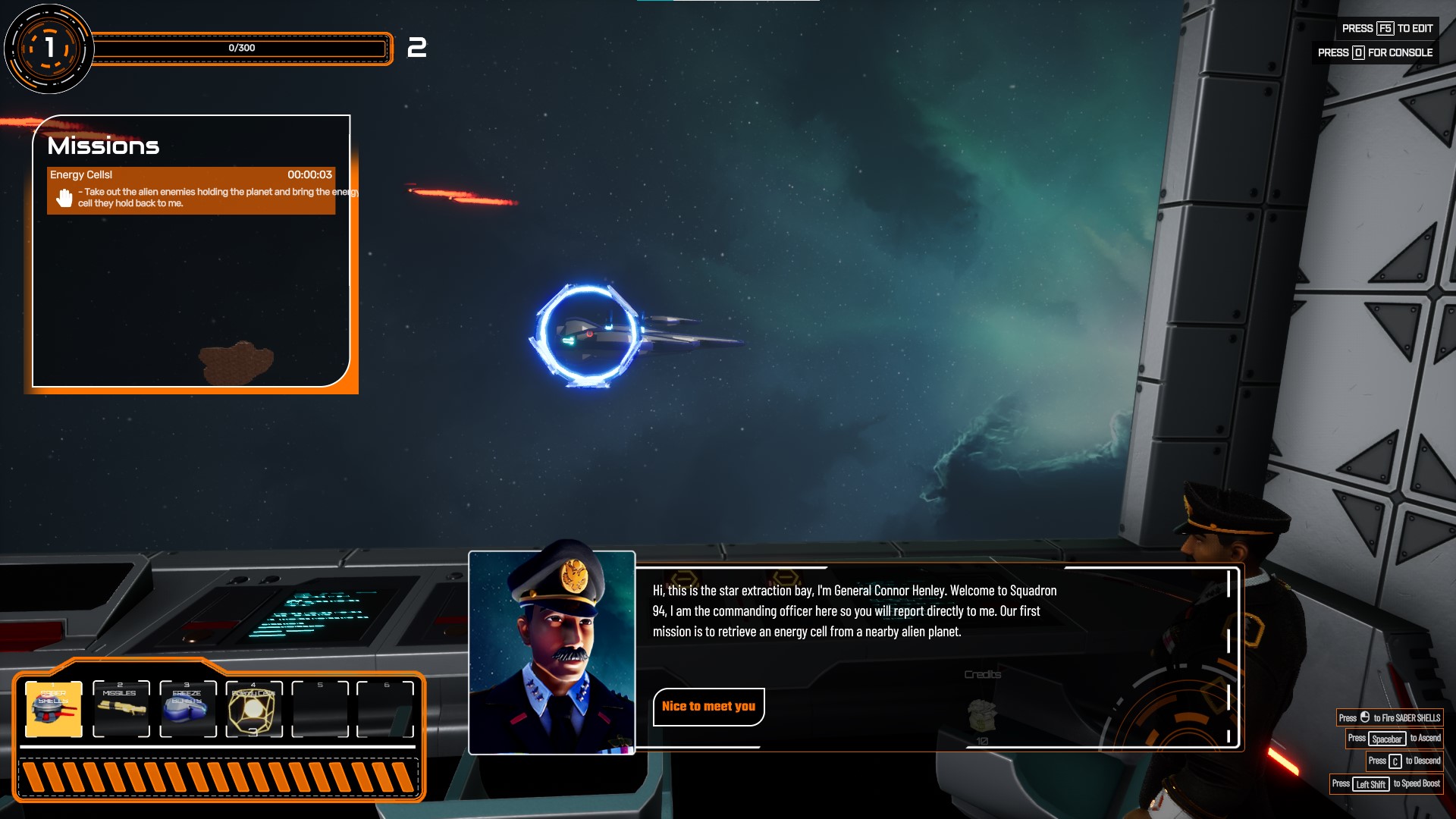Select the Saber Shells weapon slot
Screen dimensions: 1456x819
point(54,710)
